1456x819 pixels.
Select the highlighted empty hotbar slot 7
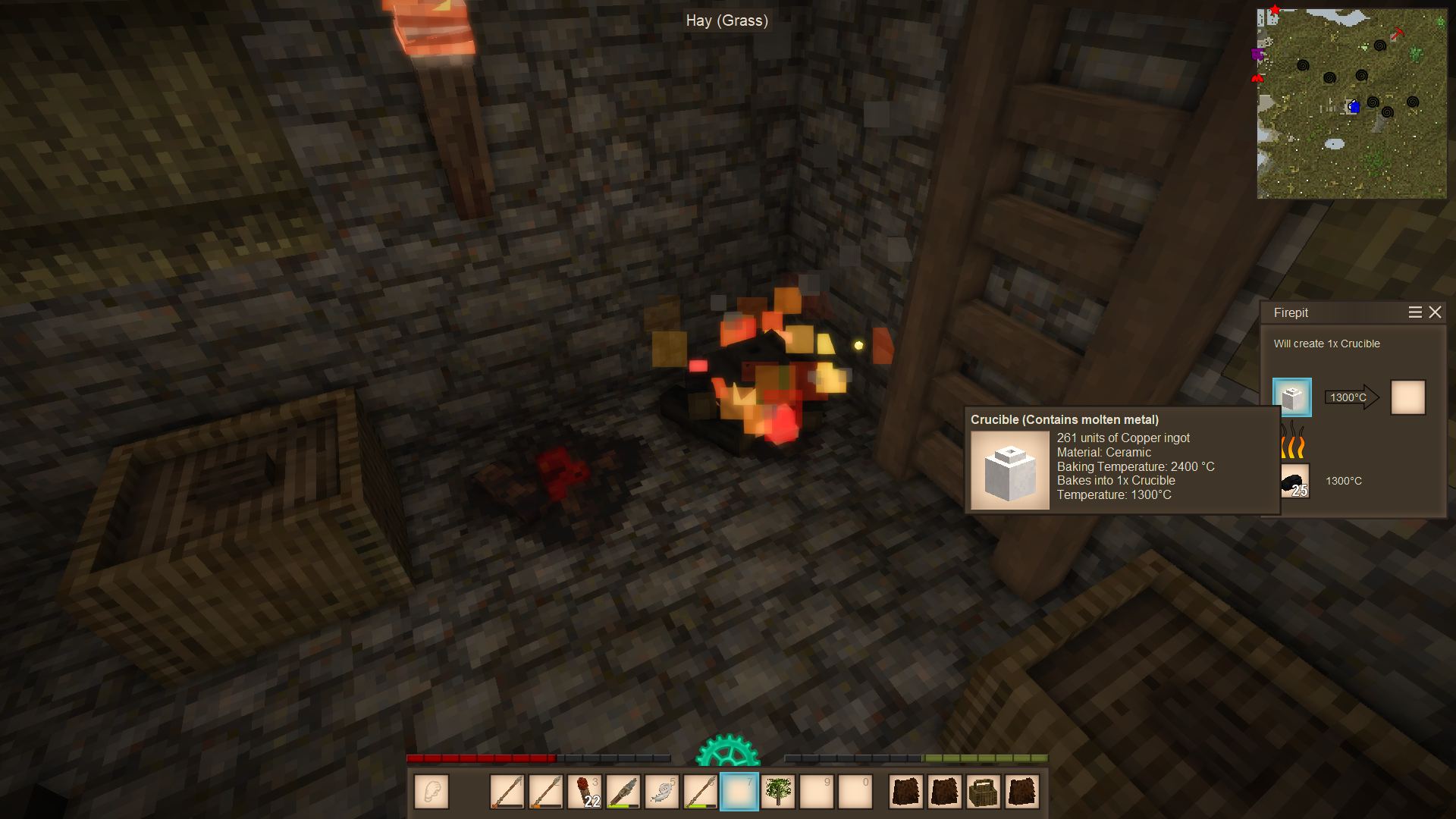click(739, 792)
